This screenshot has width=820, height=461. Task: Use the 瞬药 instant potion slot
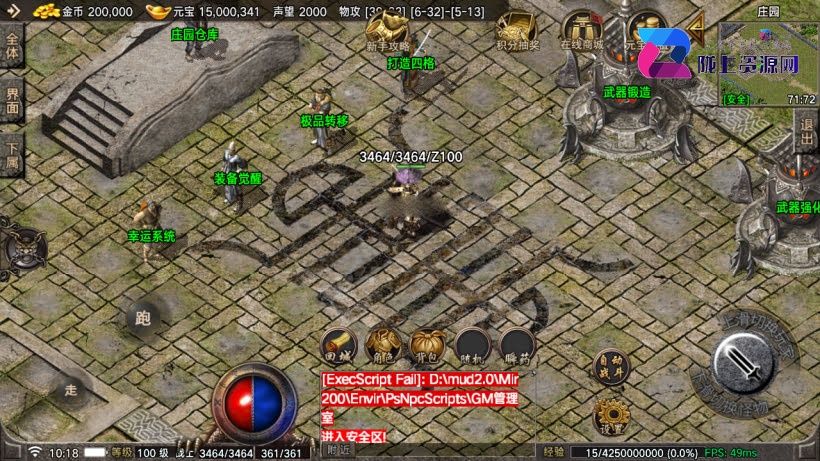tap(517, 346)
